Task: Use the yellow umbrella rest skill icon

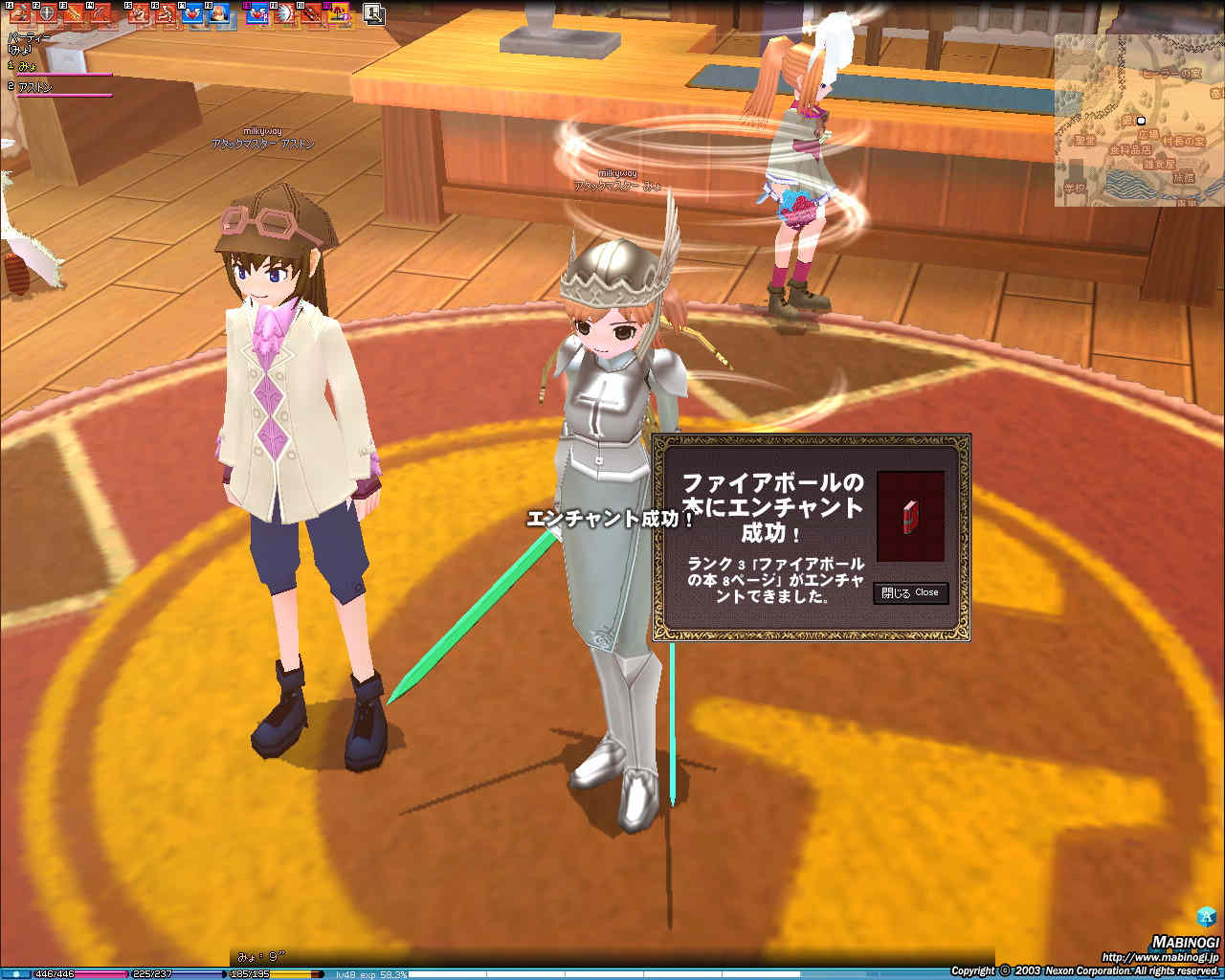Action: (338, 13)
